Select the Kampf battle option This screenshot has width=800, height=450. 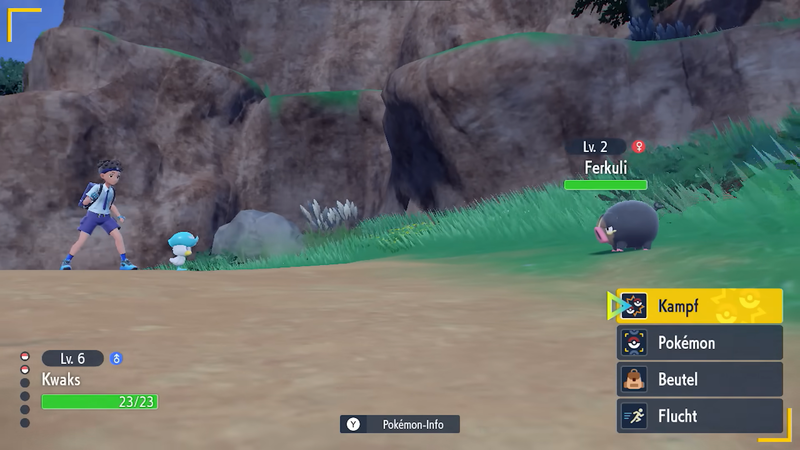[x=700, y=306]
